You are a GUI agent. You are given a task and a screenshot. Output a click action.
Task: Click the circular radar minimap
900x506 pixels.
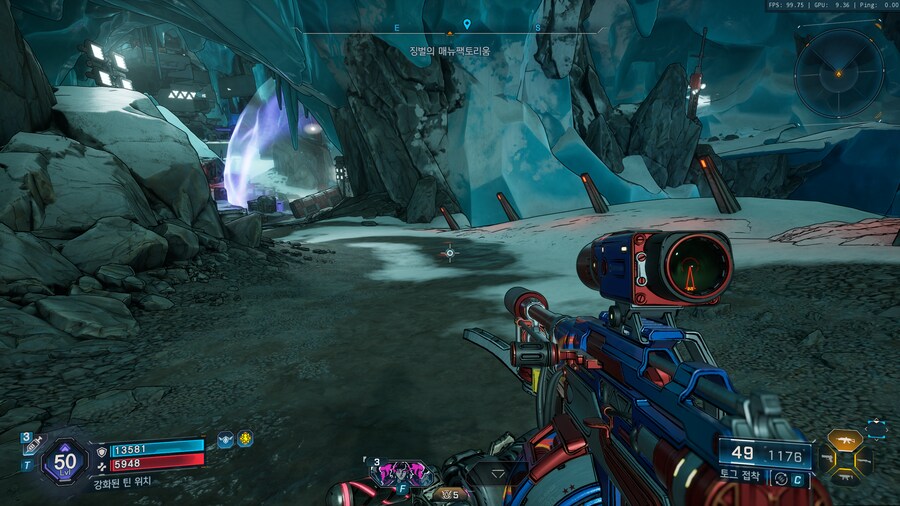pos(839,72)
